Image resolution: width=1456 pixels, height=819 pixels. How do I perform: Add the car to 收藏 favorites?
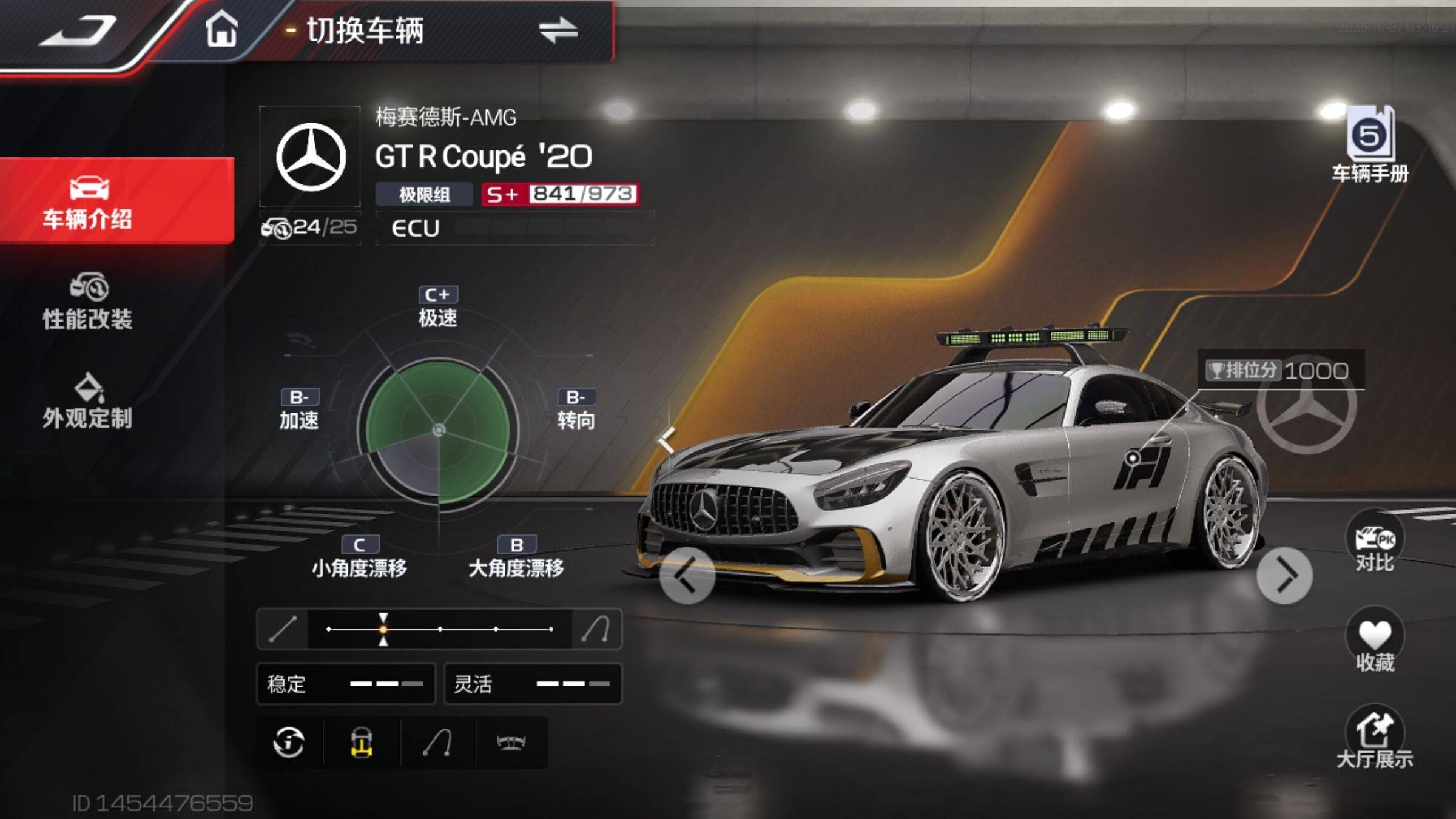1375,644
